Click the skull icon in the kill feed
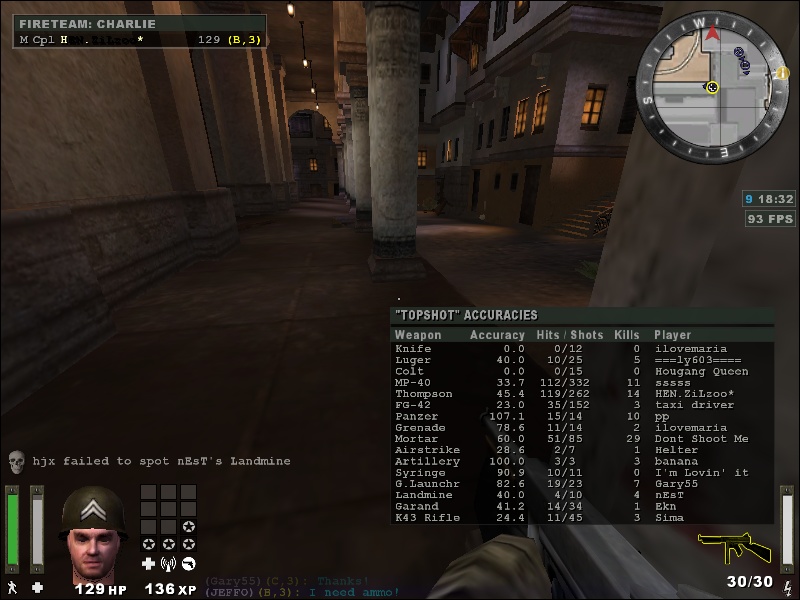The width and height of the screenshot is (800, 600). point(16,461)
